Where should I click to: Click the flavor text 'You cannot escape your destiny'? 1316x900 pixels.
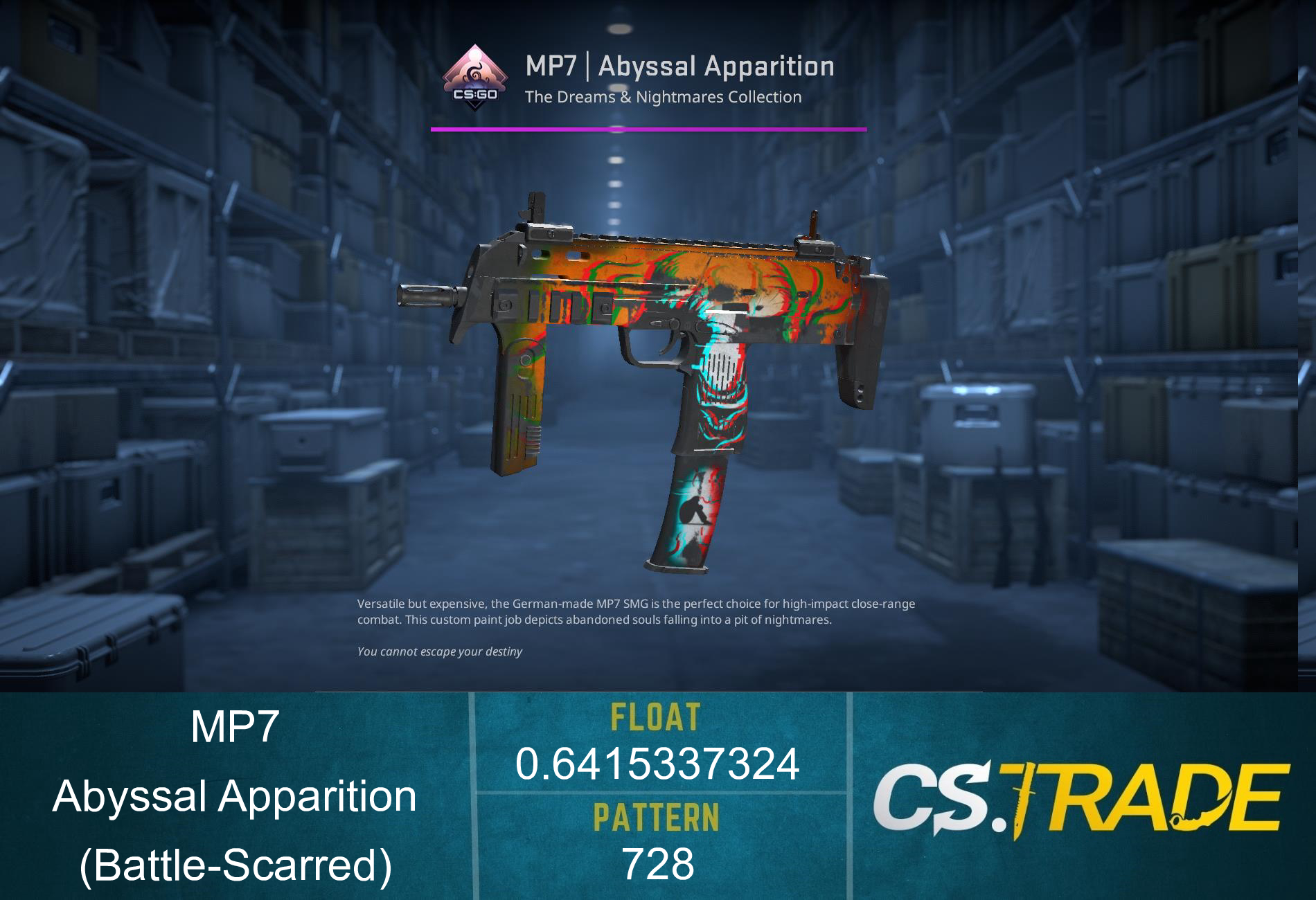pos(440,651)
